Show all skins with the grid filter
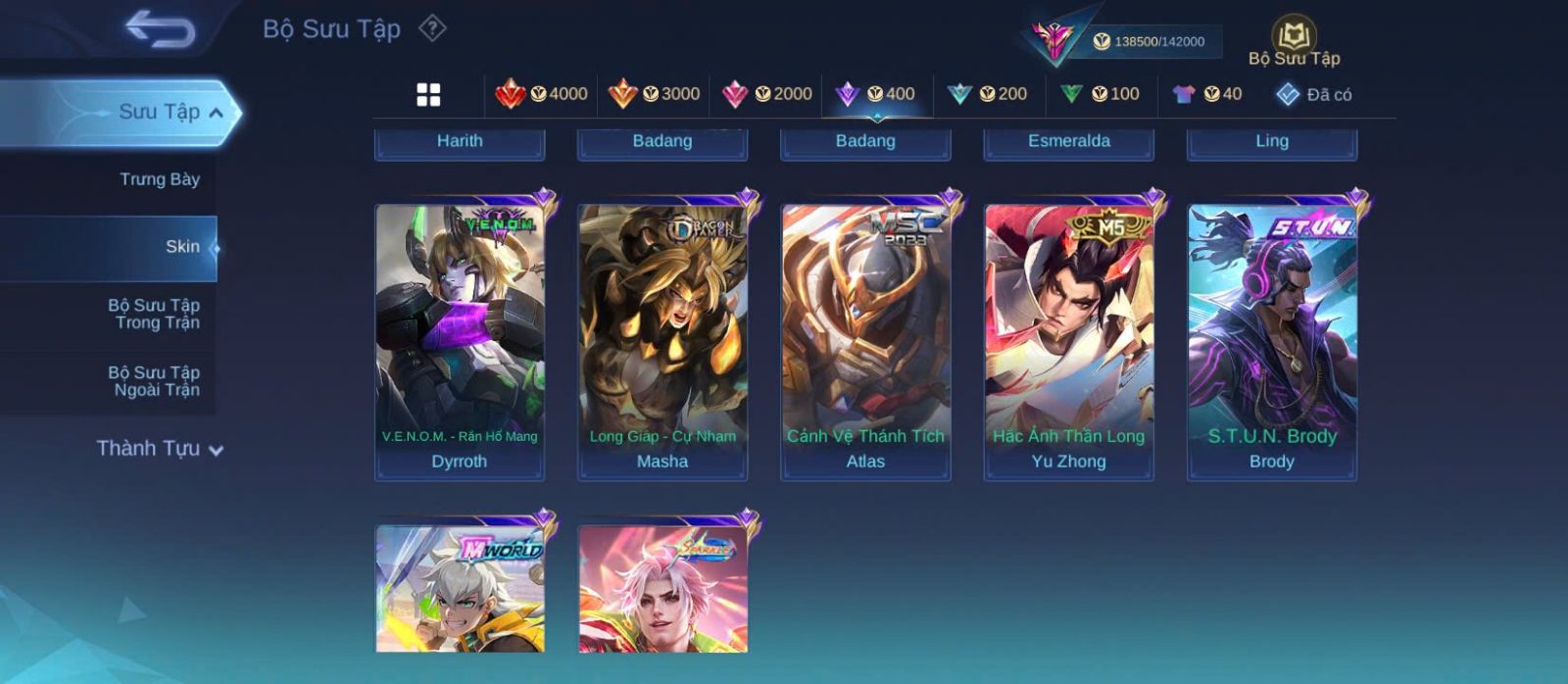This screenshot has width=1568, height=684. [x=428, y=94]
